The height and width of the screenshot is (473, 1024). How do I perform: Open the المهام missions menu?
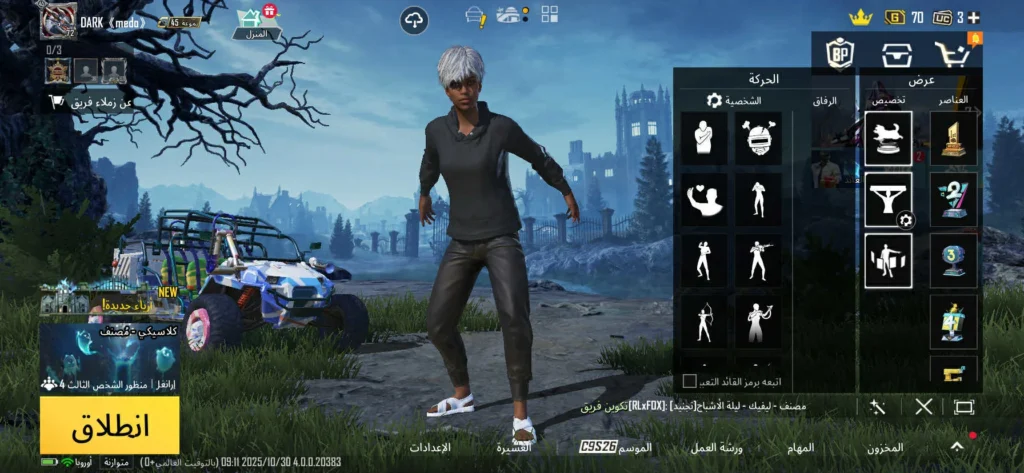pyautogui.click(x=800, y=447)
